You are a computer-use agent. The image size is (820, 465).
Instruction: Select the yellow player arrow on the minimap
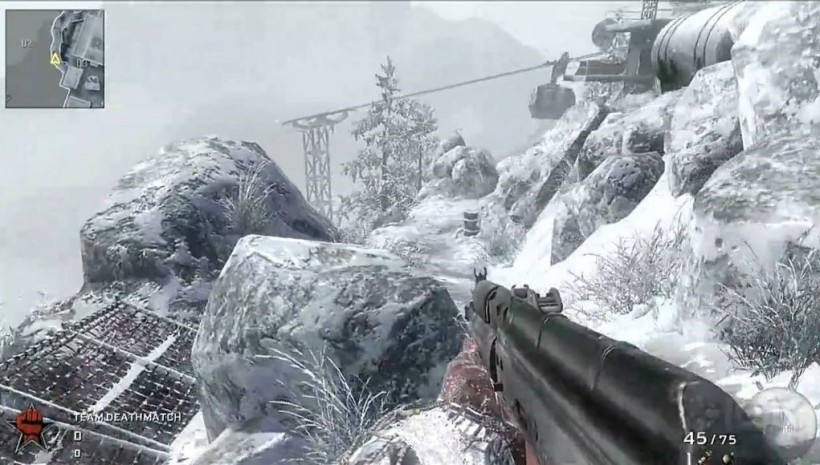tap(56, 59)
